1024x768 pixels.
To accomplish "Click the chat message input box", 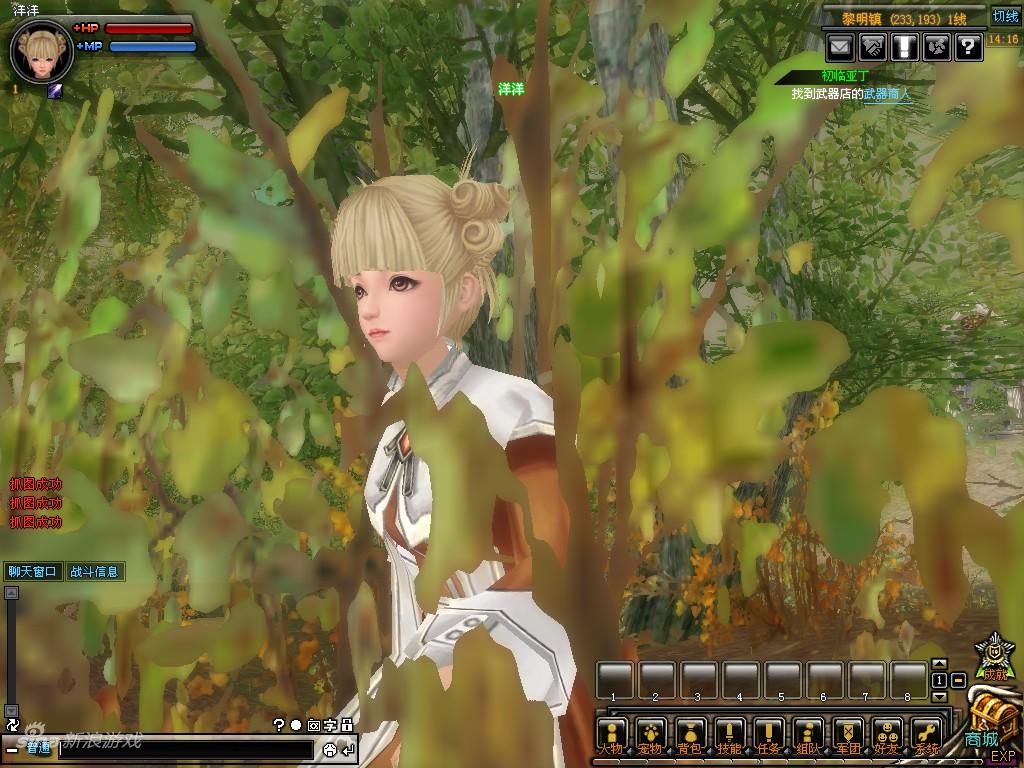I will pos(185,749).
